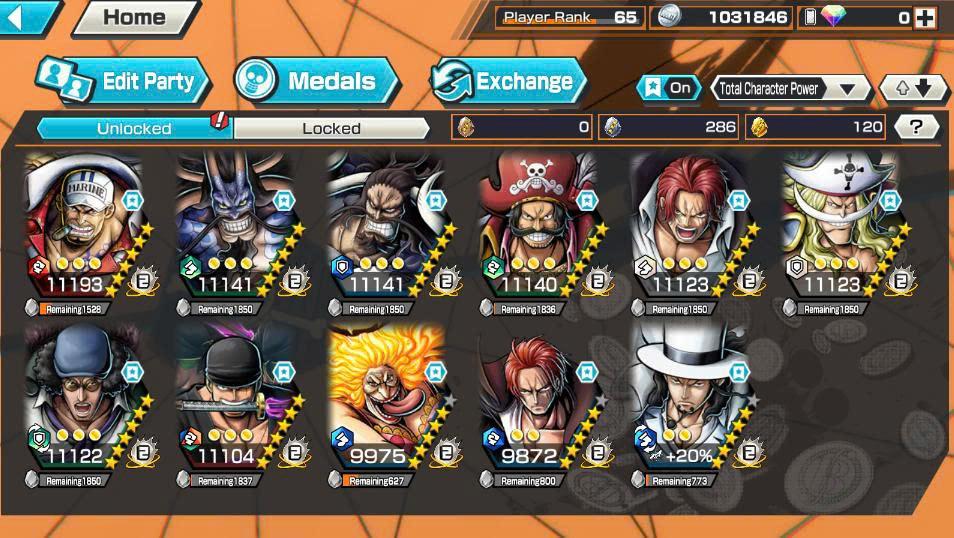Open the Exchange menu
Screen dimensions: 954x538
click(509, 82)
